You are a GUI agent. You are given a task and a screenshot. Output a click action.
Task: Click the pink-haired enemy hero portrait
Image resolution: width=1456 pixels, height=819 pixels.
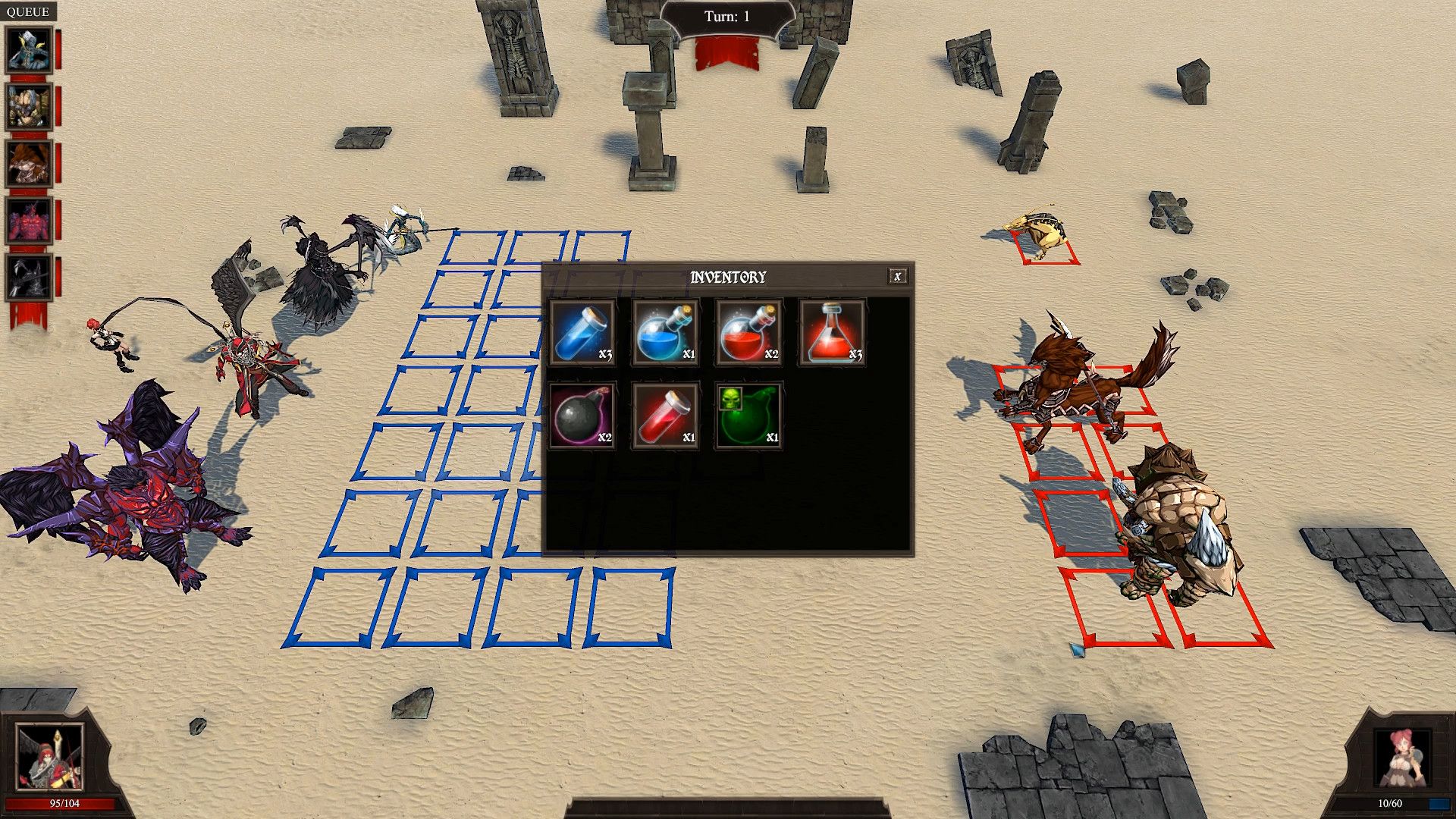tap(1401, 758)
